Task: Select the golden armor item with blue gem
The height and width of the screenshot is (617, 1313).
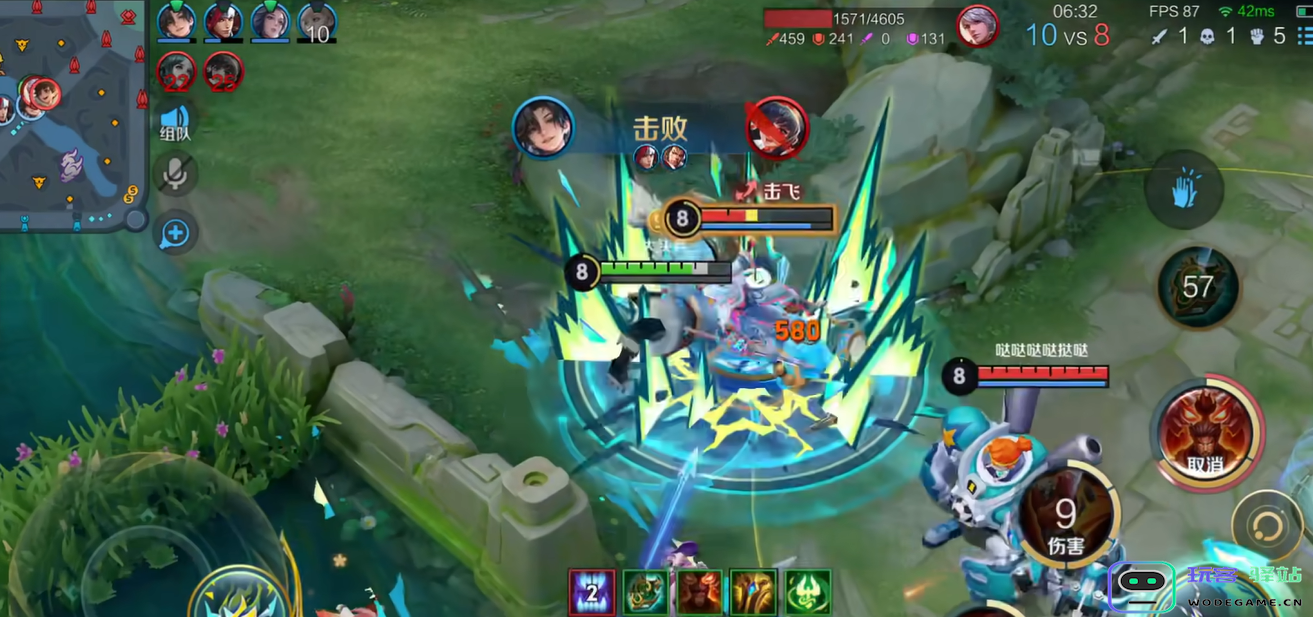Action: (753, 591)
